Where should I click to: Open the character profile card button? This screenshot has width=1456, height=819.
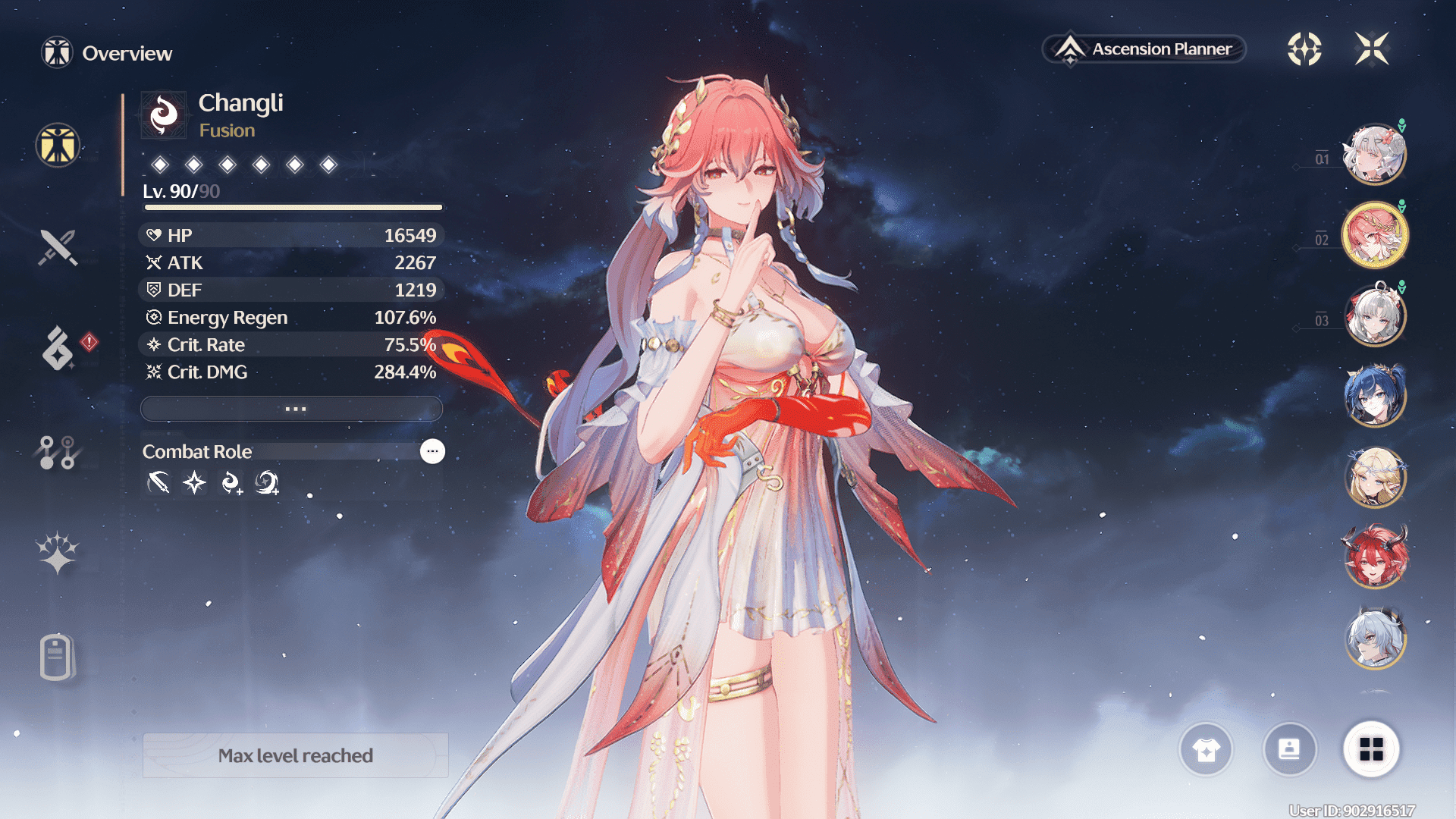coord(1289,749)
